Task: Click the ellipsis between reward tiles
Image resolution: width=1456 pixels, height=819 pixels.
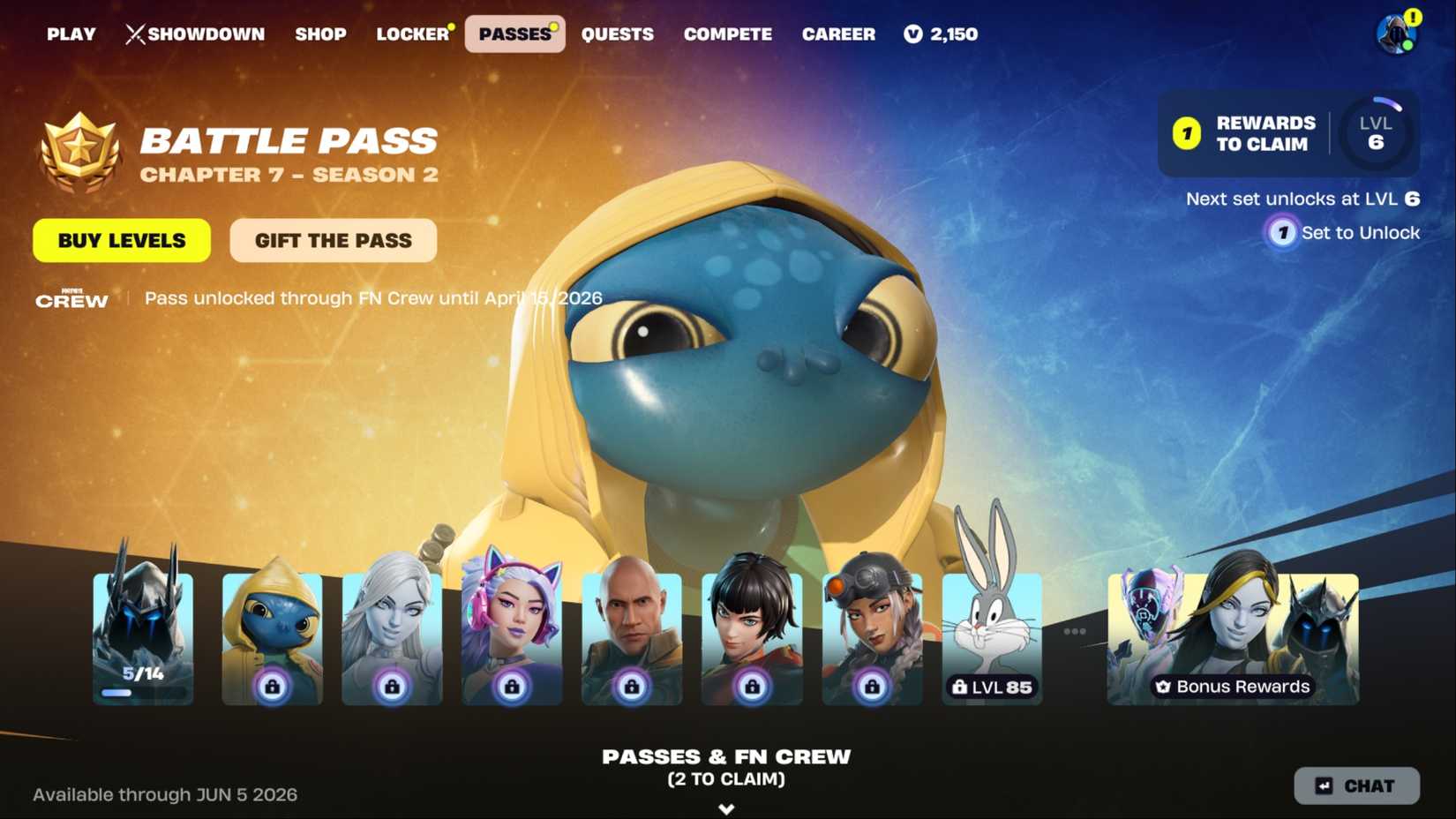Action: tap(1074, 629)
